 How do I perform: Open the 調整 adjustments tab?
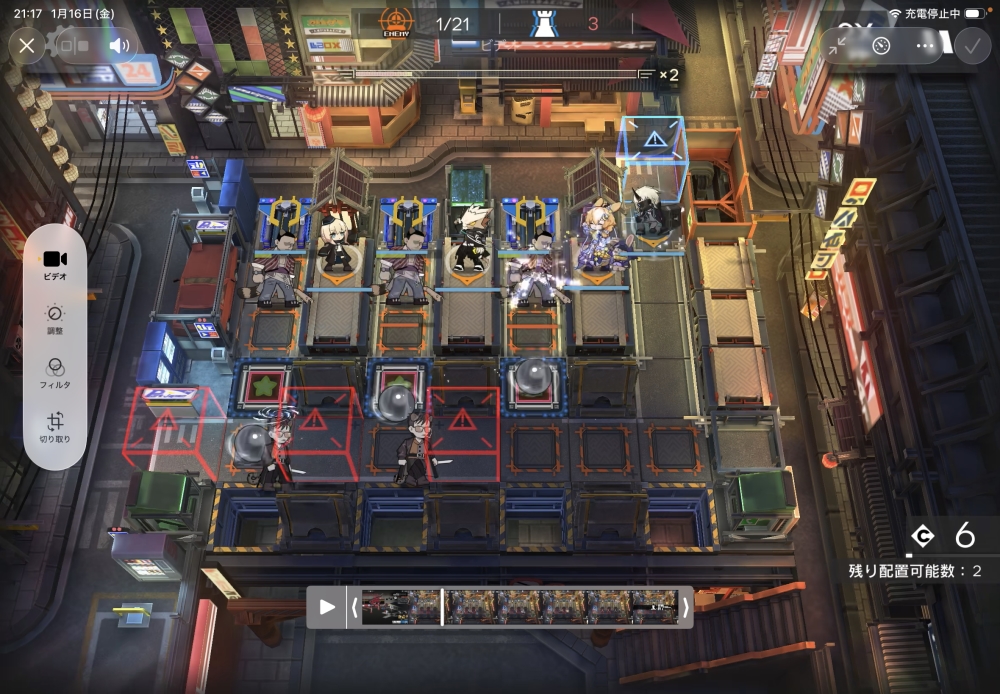pyautogui.click(x=56, y=319)
